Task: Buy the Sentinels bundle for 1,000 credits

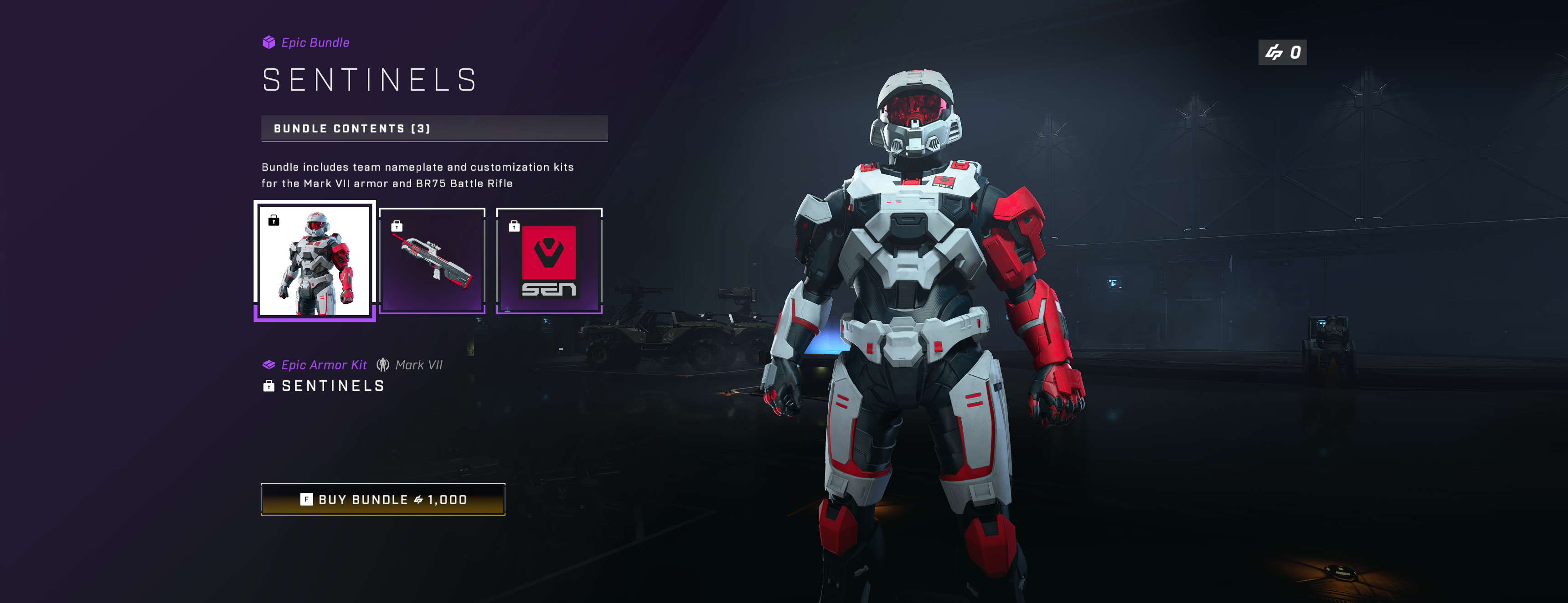Action: click(383, 500)
